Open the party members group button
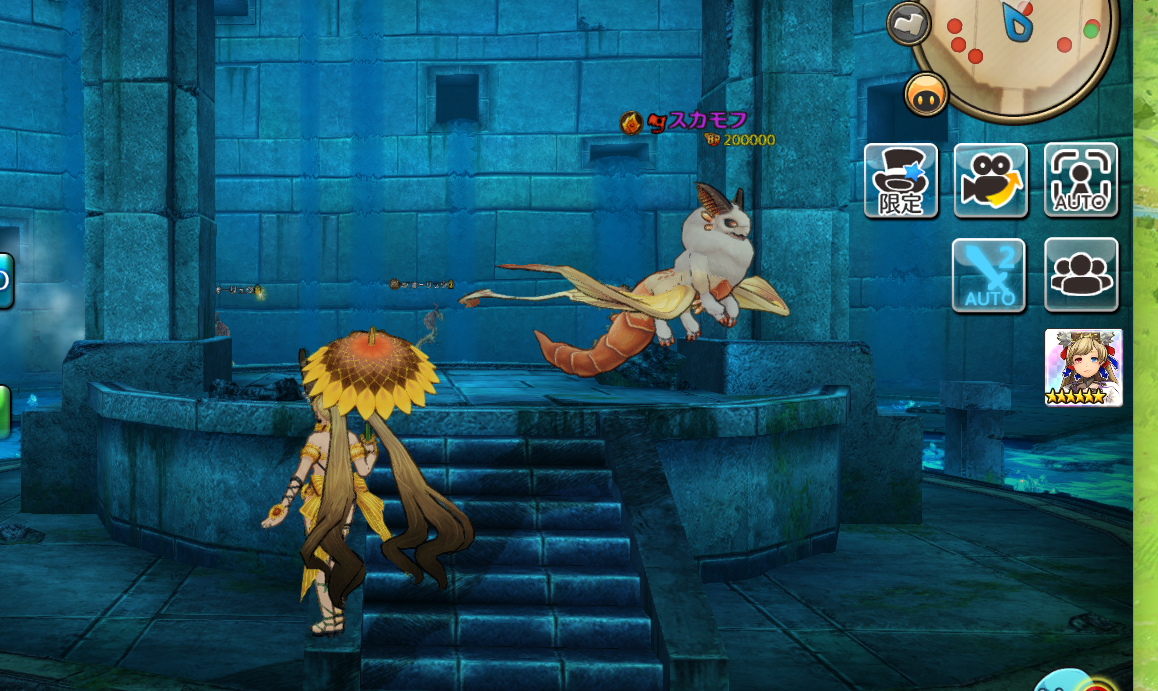This screenshot has height=691, width=1158. click(1081, 274)
